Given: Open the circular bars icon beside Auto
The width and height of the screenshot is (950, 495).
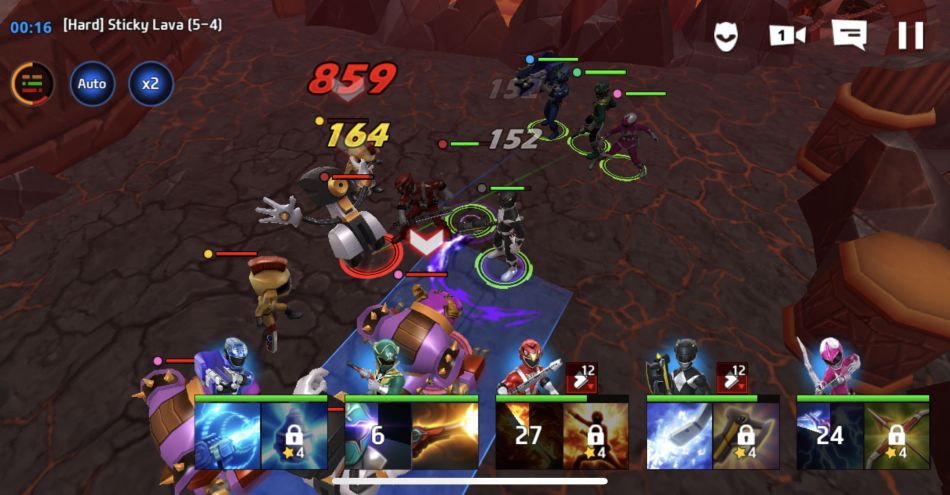Looking at the screenshot, I should tap(33, 84).
